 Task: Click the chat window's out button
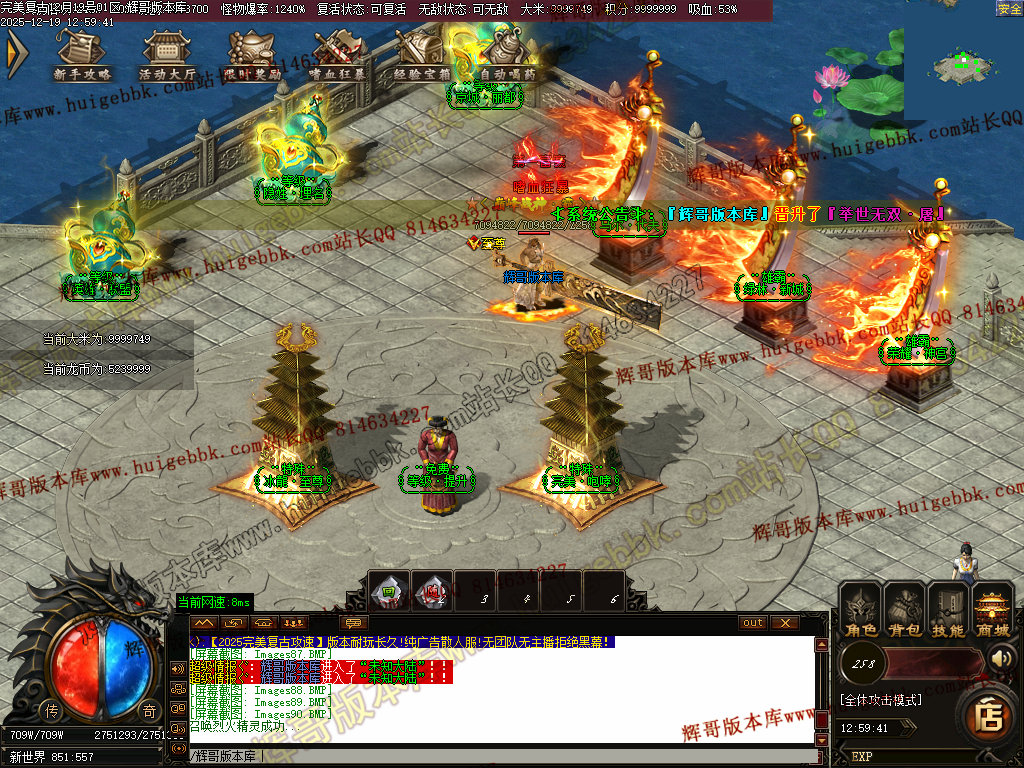pyautogui.click(x=753, y=622)
